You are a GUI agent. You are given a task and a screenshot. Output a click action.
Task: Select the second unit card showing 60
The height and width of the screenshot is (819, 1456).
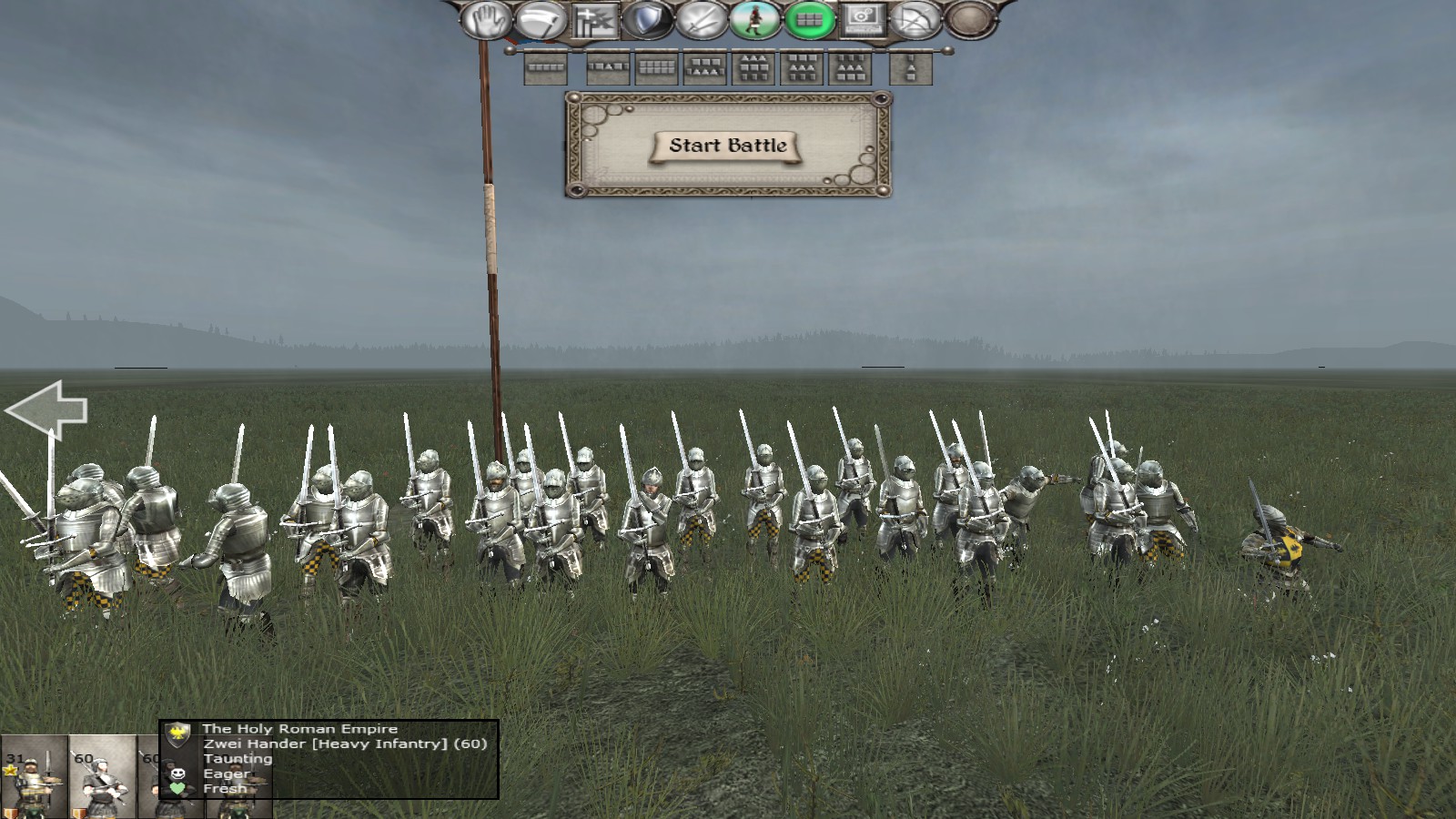pyautogui.click(x=102, y=778)
